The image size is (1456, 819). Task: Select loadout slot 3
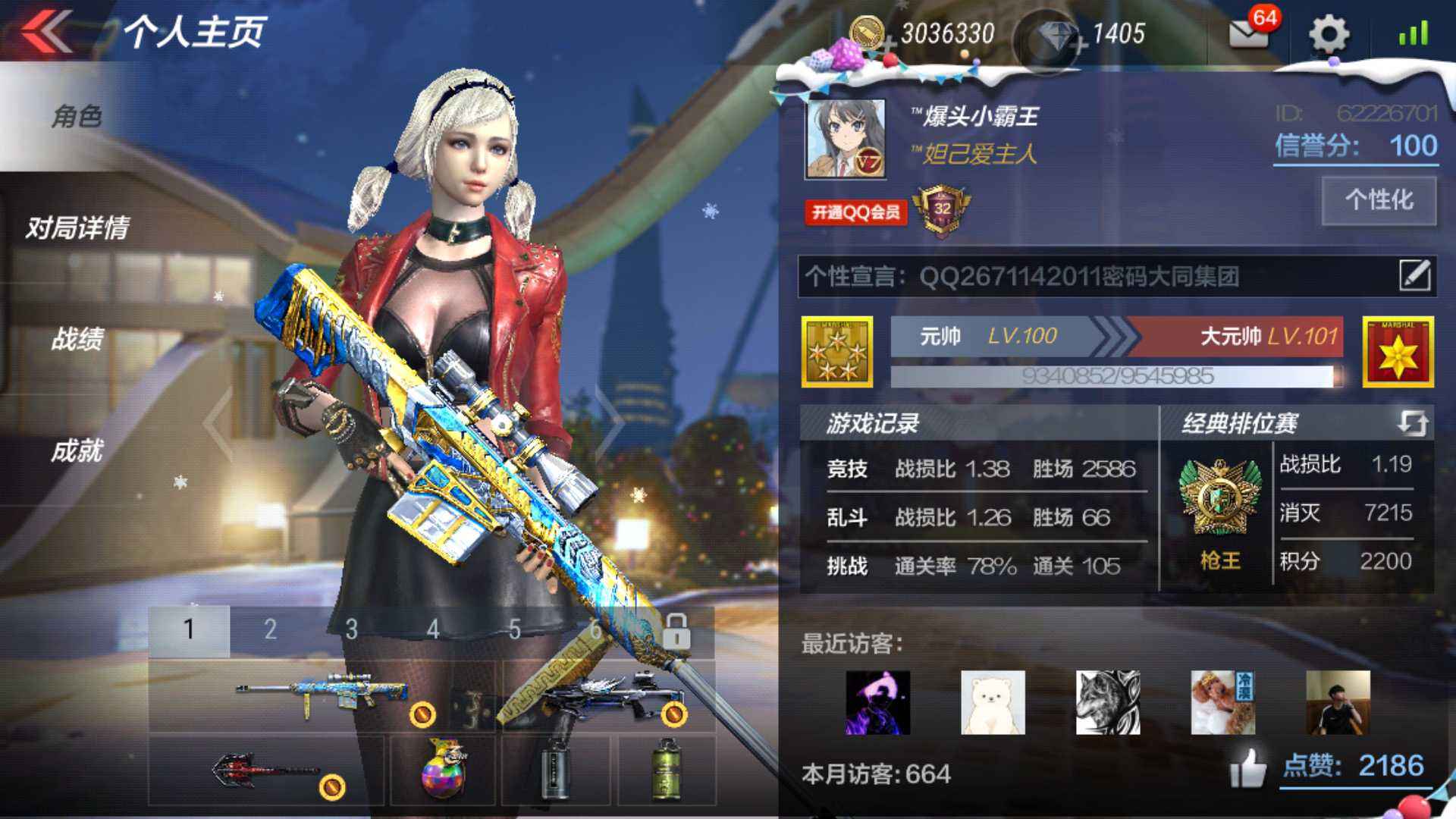click(x=351, y=629)
